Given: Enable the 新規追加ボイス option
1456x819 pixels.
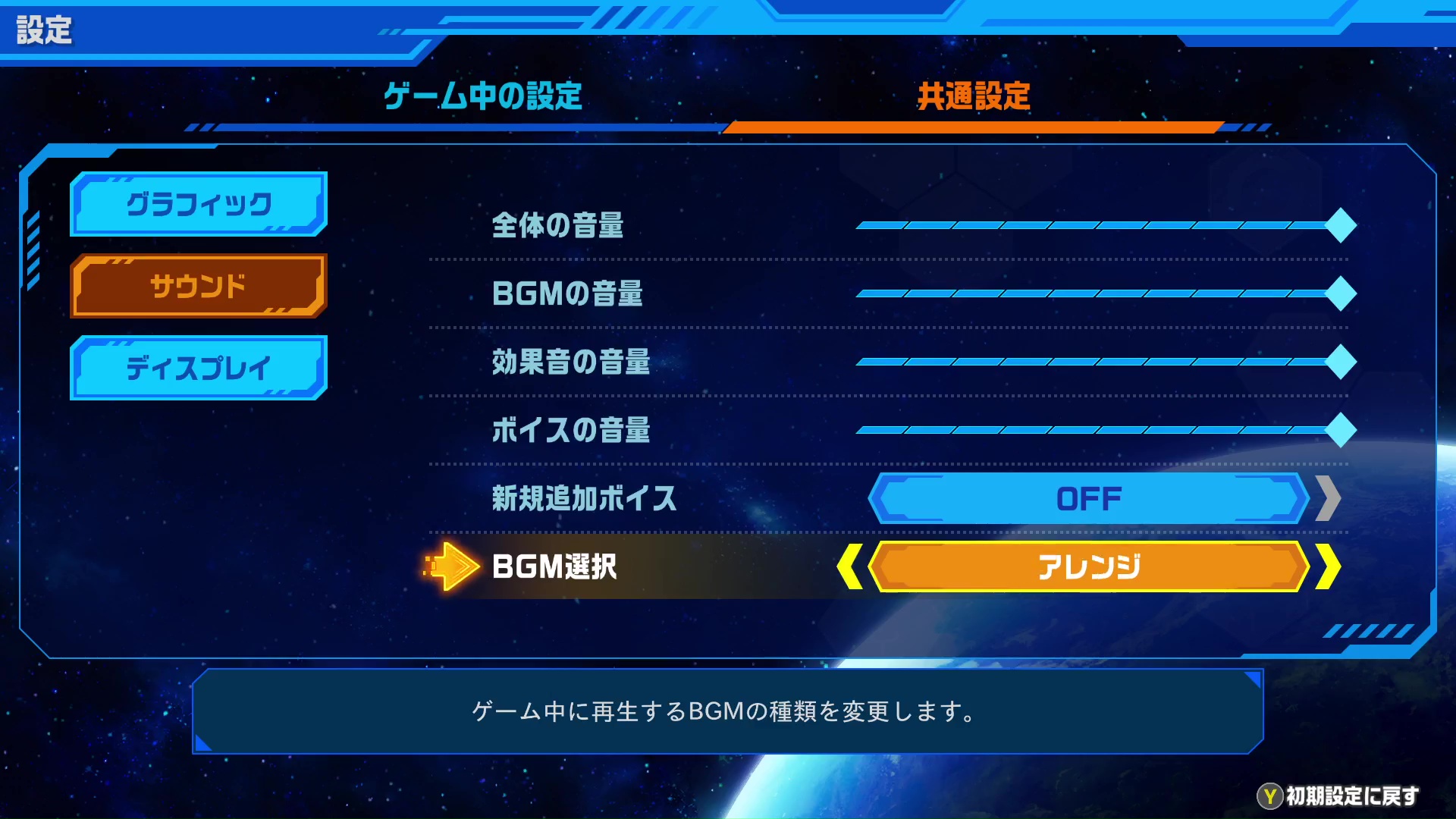Looking at the screenshot, I should pos(1087,498).
